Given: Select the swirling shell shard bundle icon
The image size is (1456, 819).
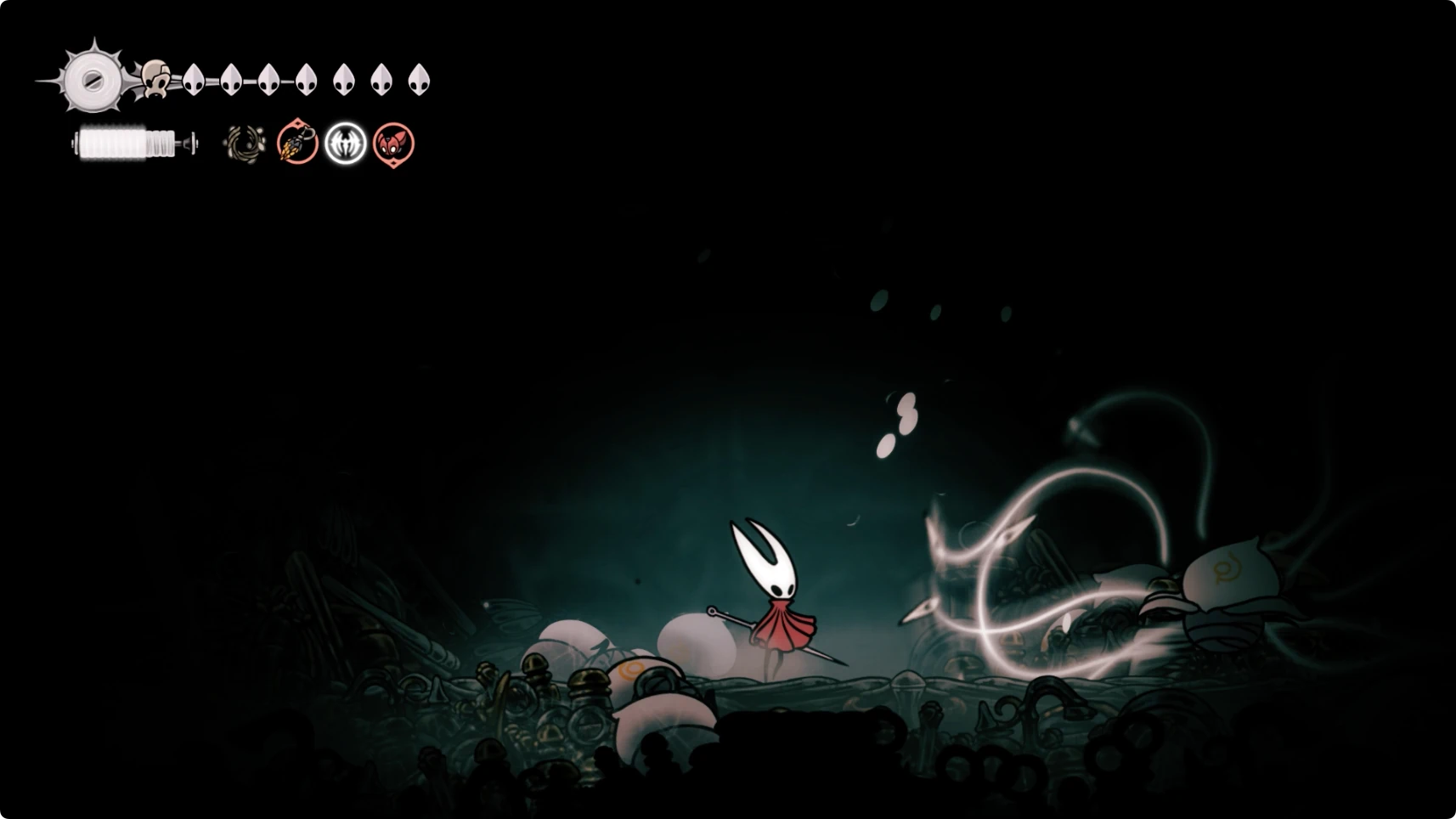Looking at the screenshot, I should point(245,144).
